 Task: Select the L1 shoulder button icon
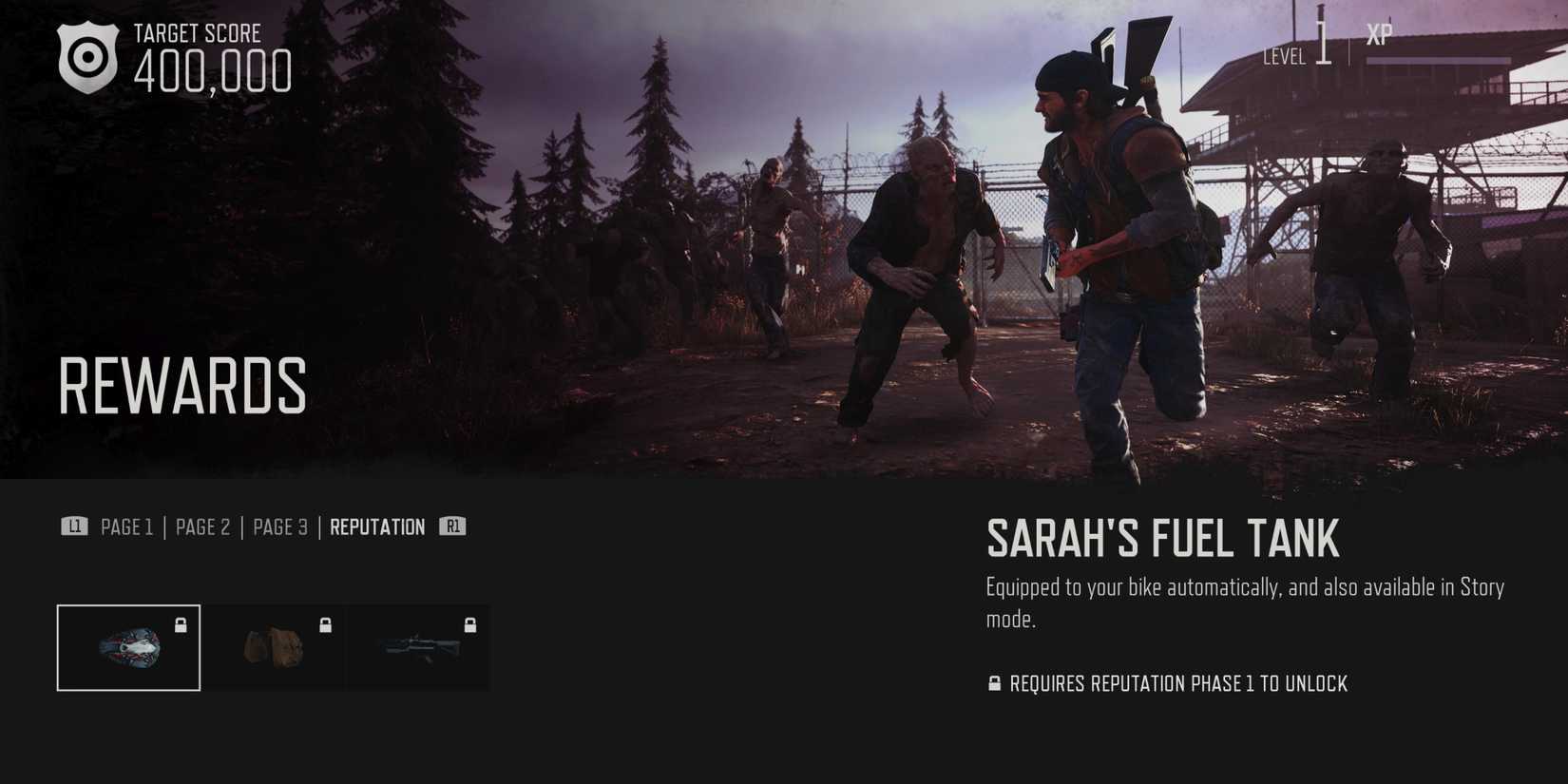tap(74, 526)
